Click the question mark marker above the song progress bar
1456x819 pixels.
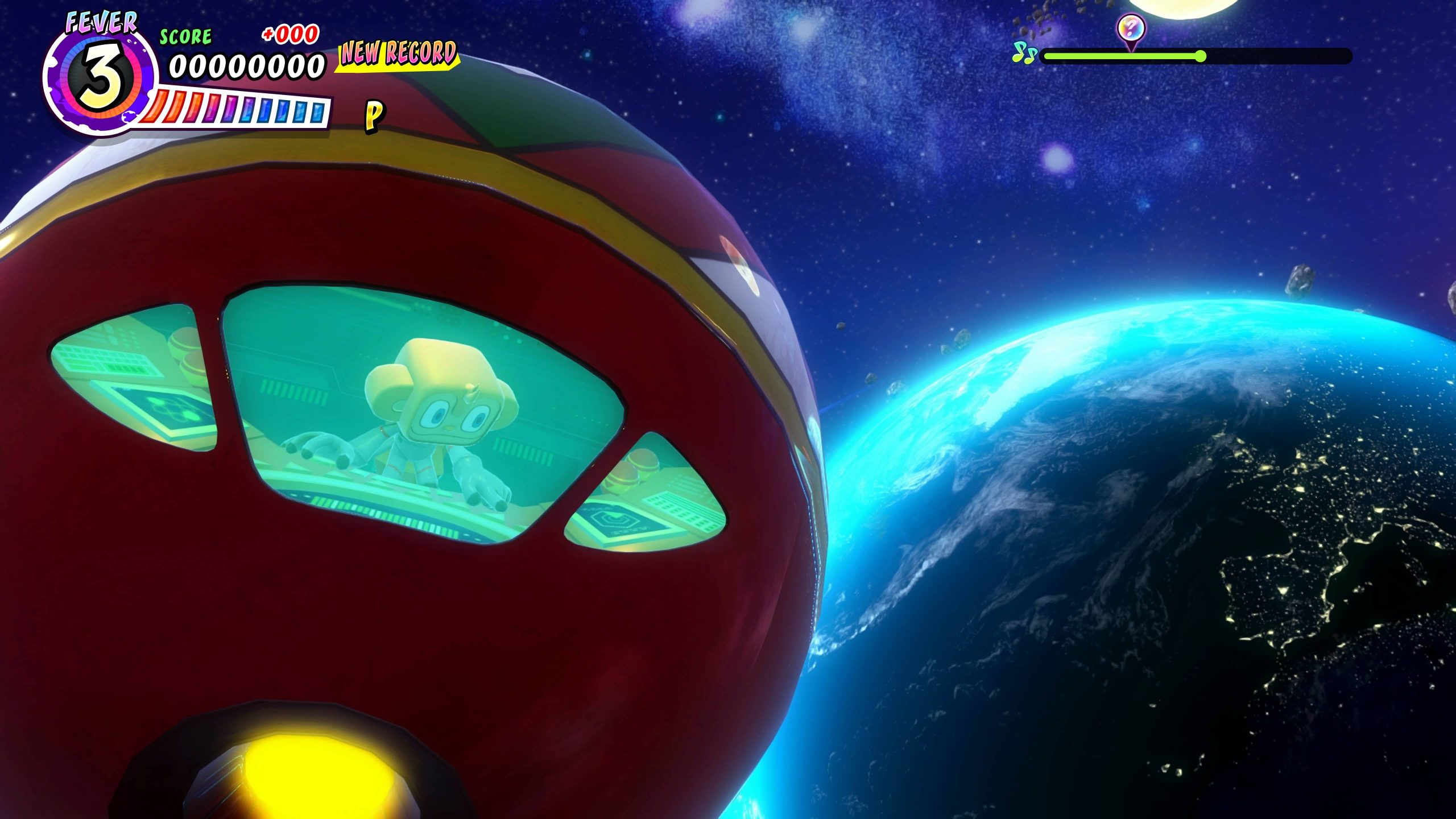[1131, 28]
